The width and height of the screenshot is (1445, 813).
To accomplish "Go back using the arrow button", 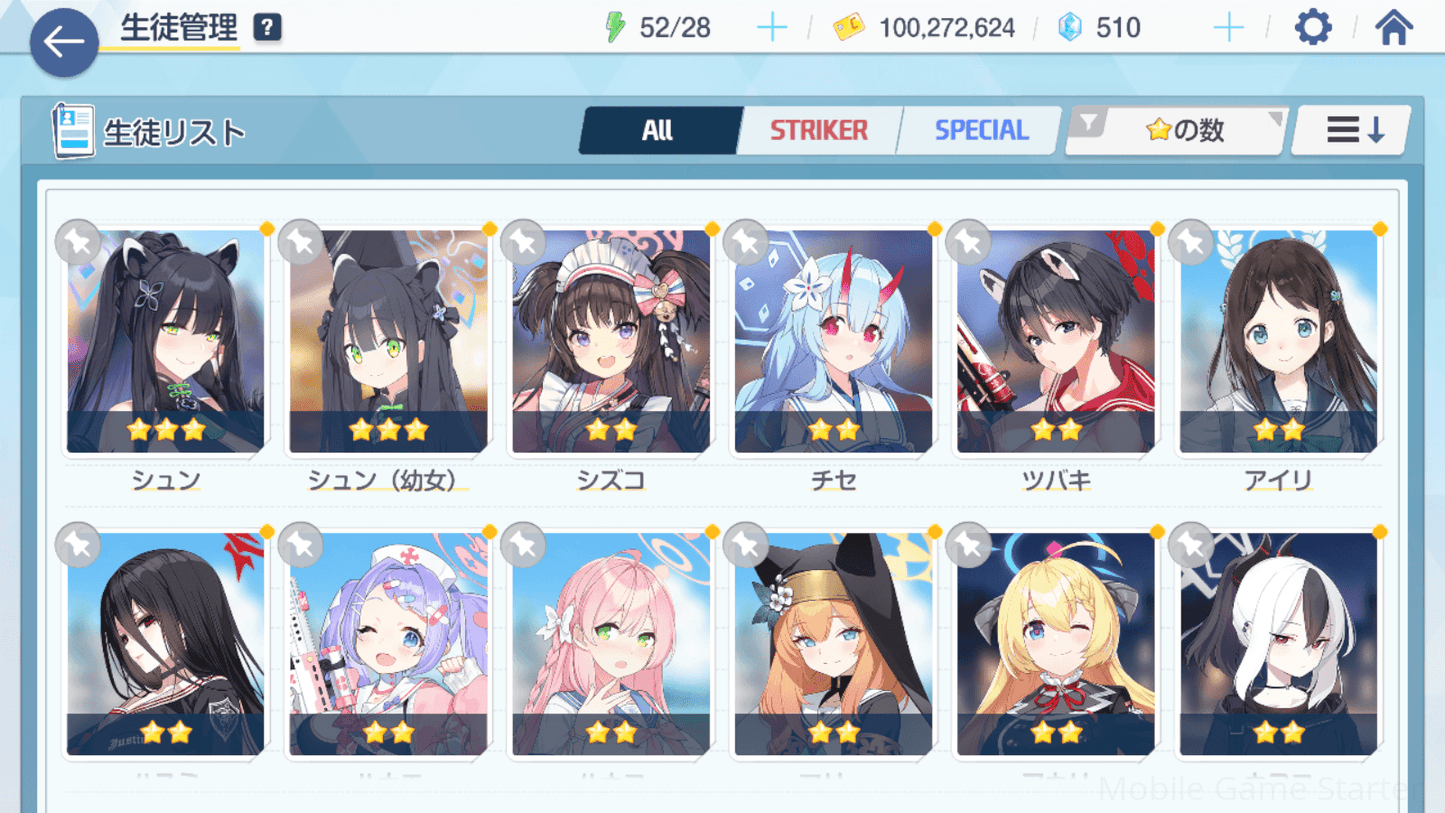I will coord(64,42).
